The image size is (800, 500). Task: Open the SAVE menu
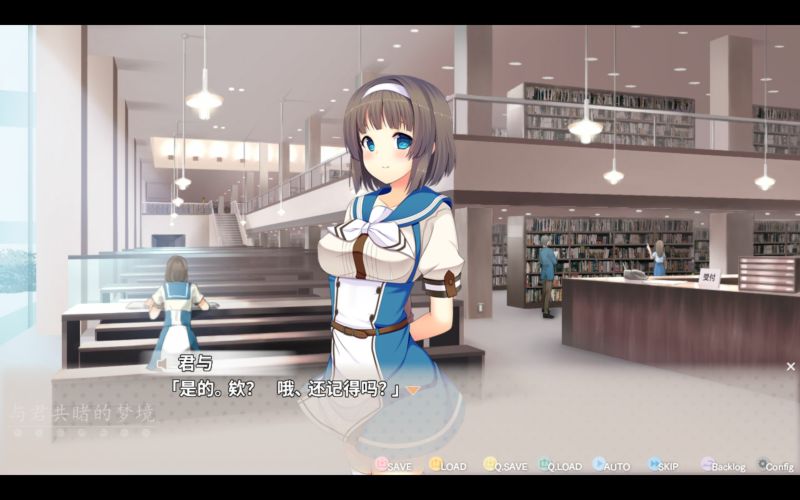pyautogui.click(x=393, y=465)
